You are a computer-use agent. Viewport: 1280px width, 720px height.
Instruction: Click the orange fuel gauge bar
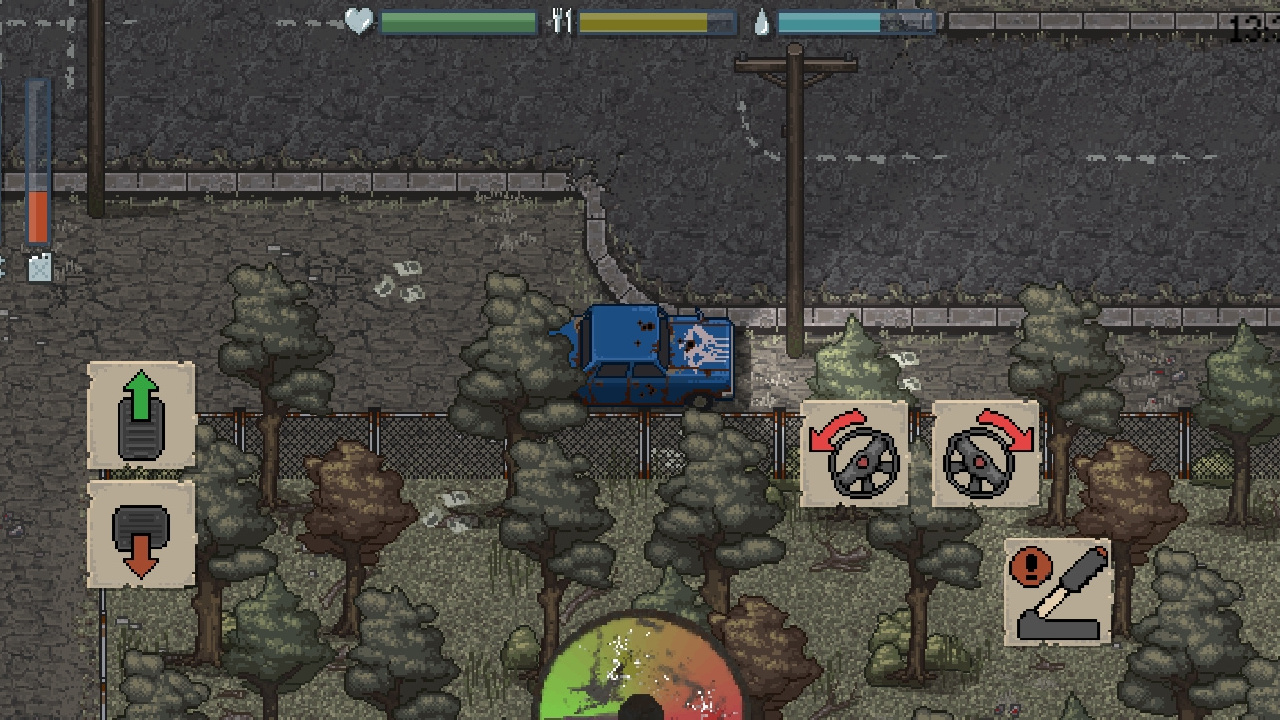point(38,215)
